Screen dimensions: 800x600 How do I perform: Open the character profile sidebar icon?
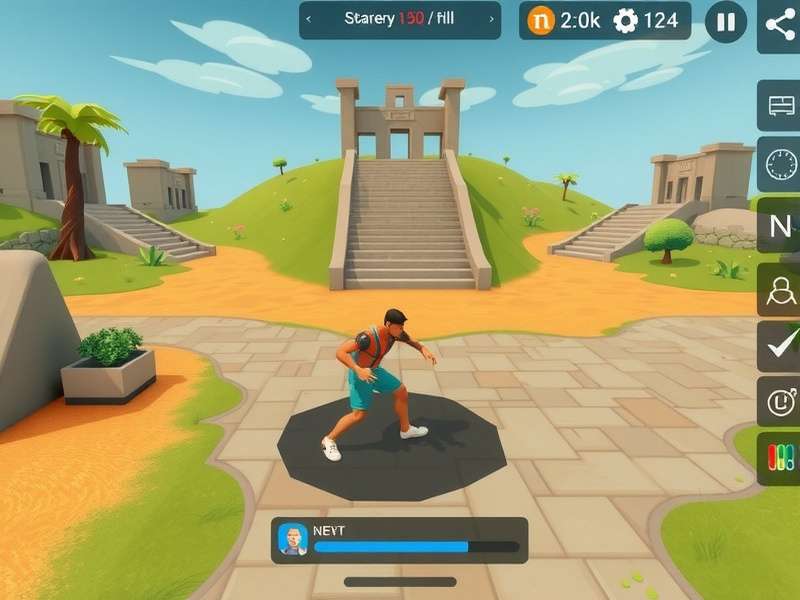click(779, 290)
